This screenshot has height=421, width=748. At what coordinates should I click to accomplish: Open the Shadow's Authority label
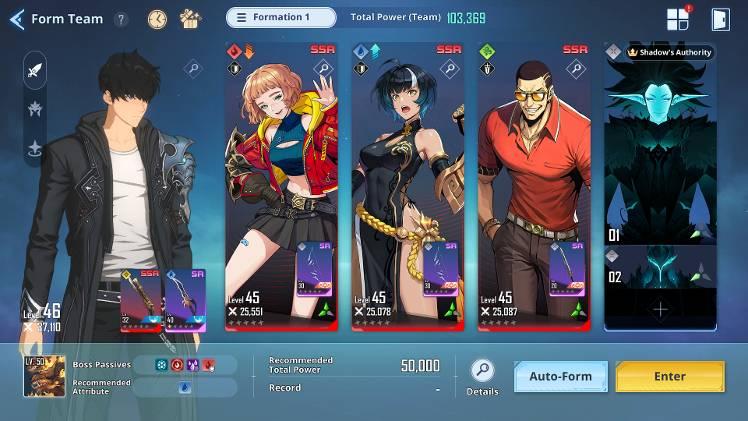[669, 52]
